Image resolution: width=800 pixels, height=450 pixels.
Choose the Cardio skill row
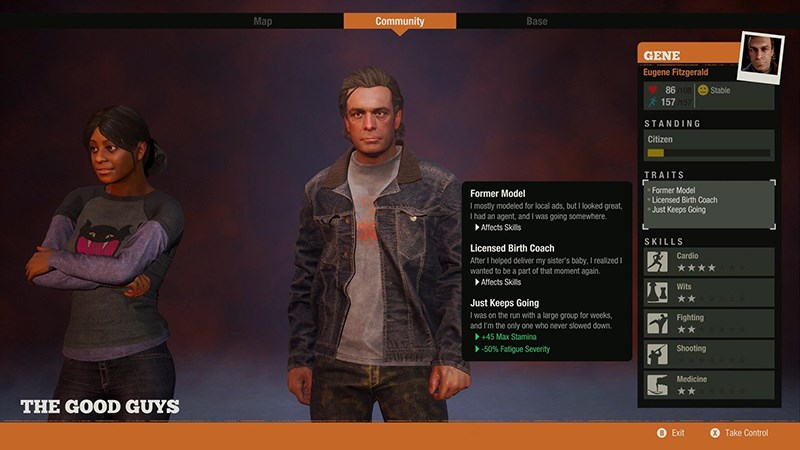708,262
